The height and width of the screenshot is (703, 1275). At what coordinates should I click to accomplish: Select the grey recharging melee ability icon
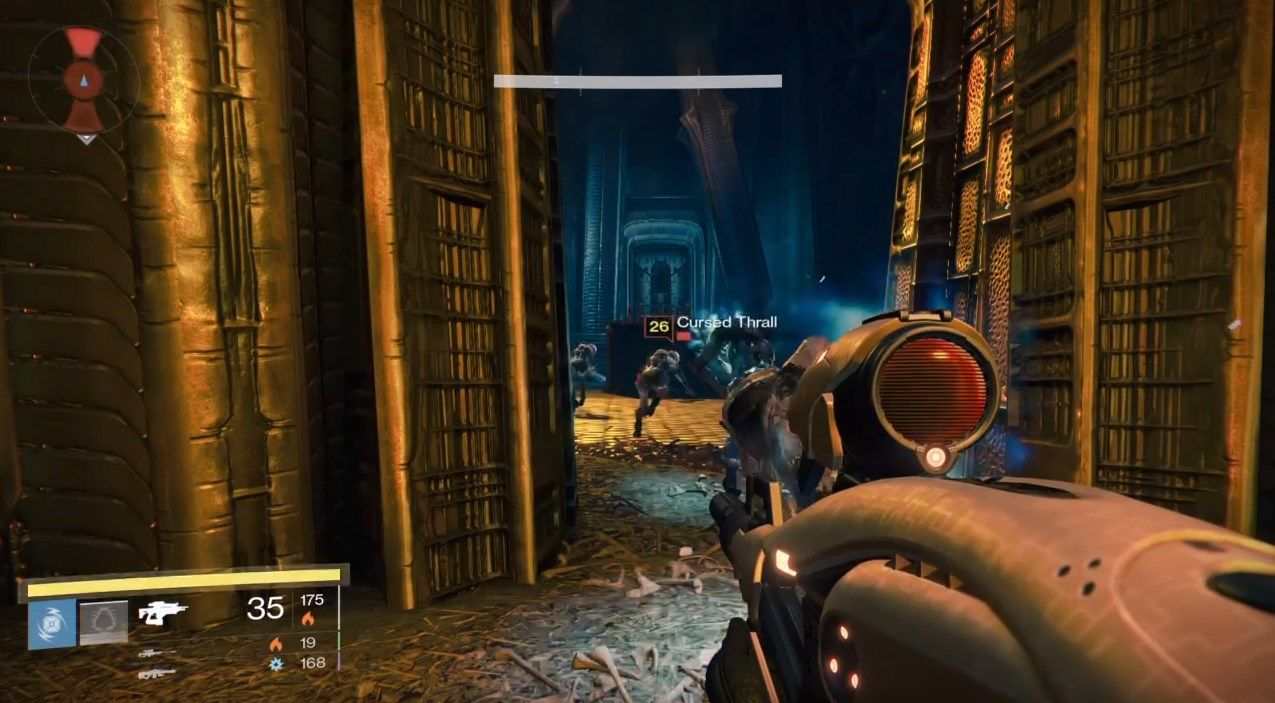pyautogui.click(x=104, y=623)
